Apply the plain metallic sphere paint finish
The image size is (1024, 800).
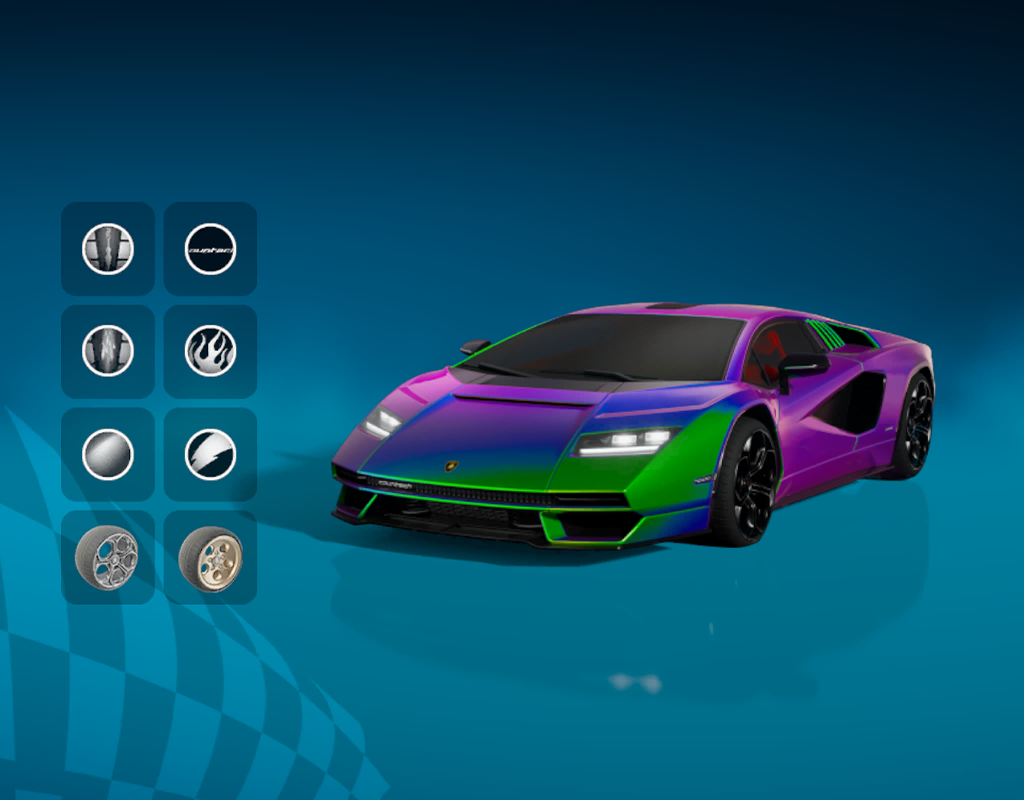point(108,454)
